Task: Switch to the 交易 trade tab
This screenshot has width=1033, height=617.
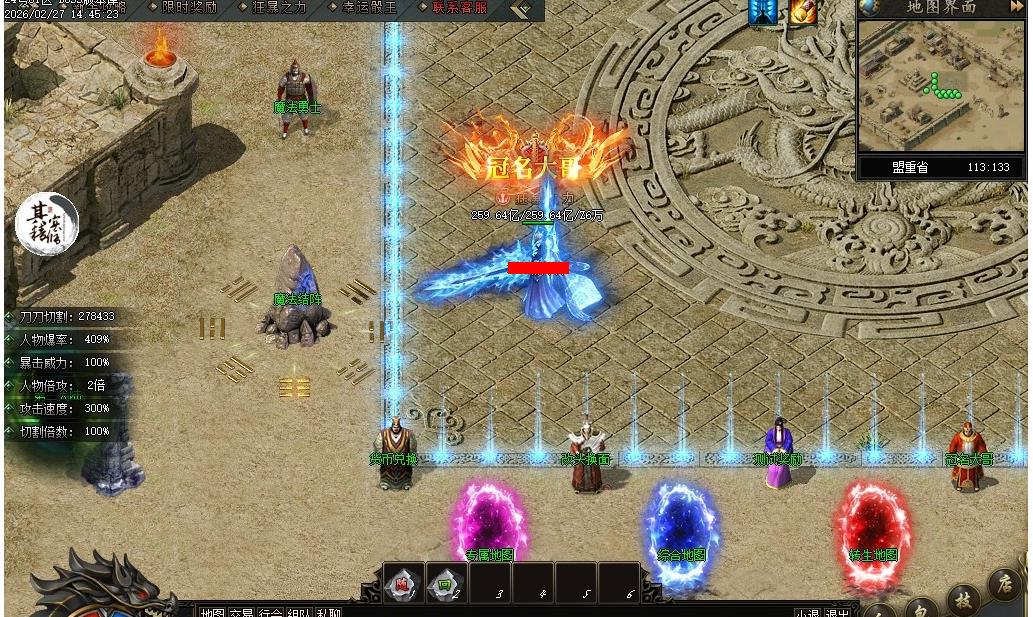Action: pos(241,611)
